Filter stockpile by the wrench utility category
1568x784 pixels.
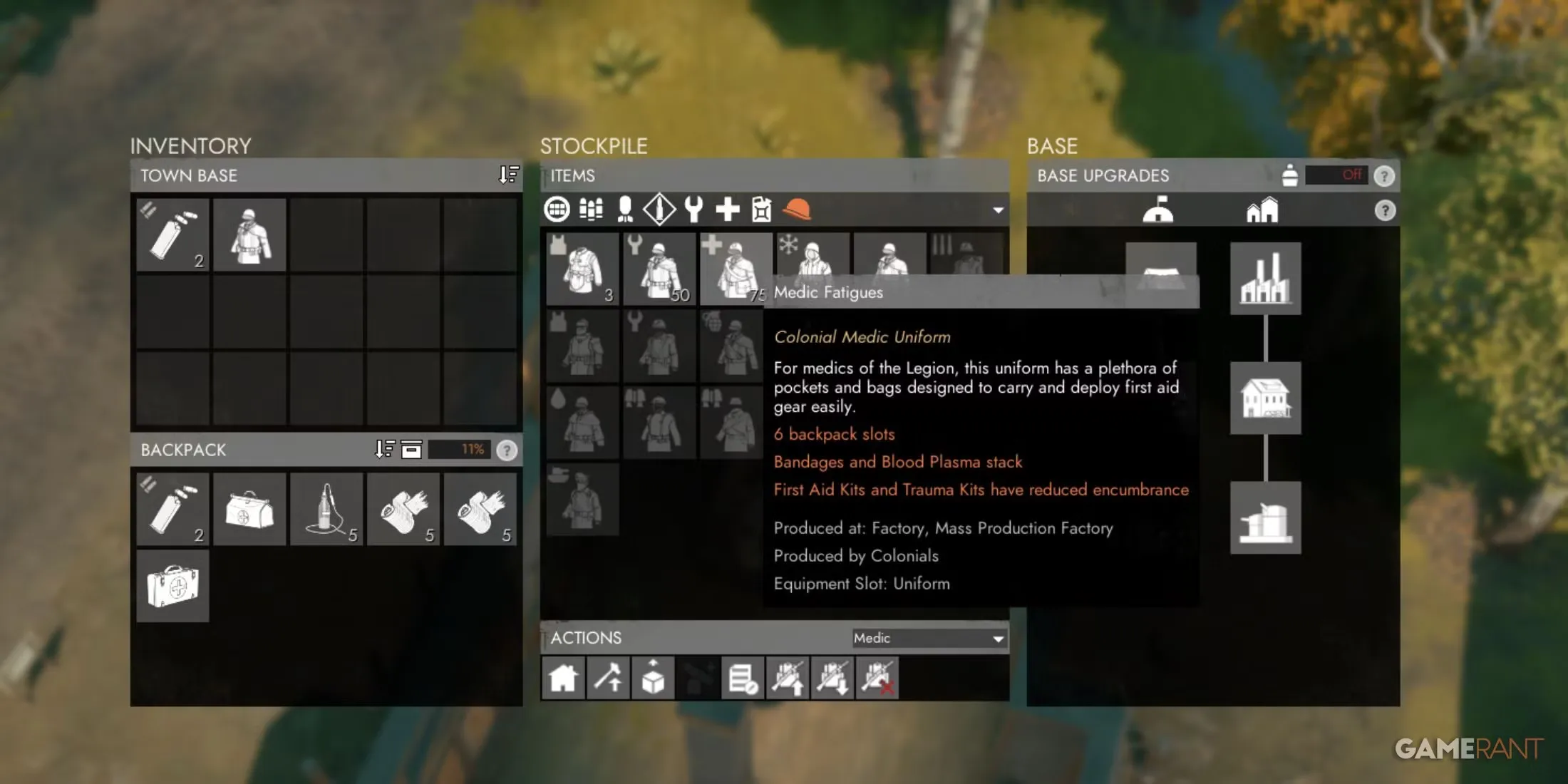[693, 210]
